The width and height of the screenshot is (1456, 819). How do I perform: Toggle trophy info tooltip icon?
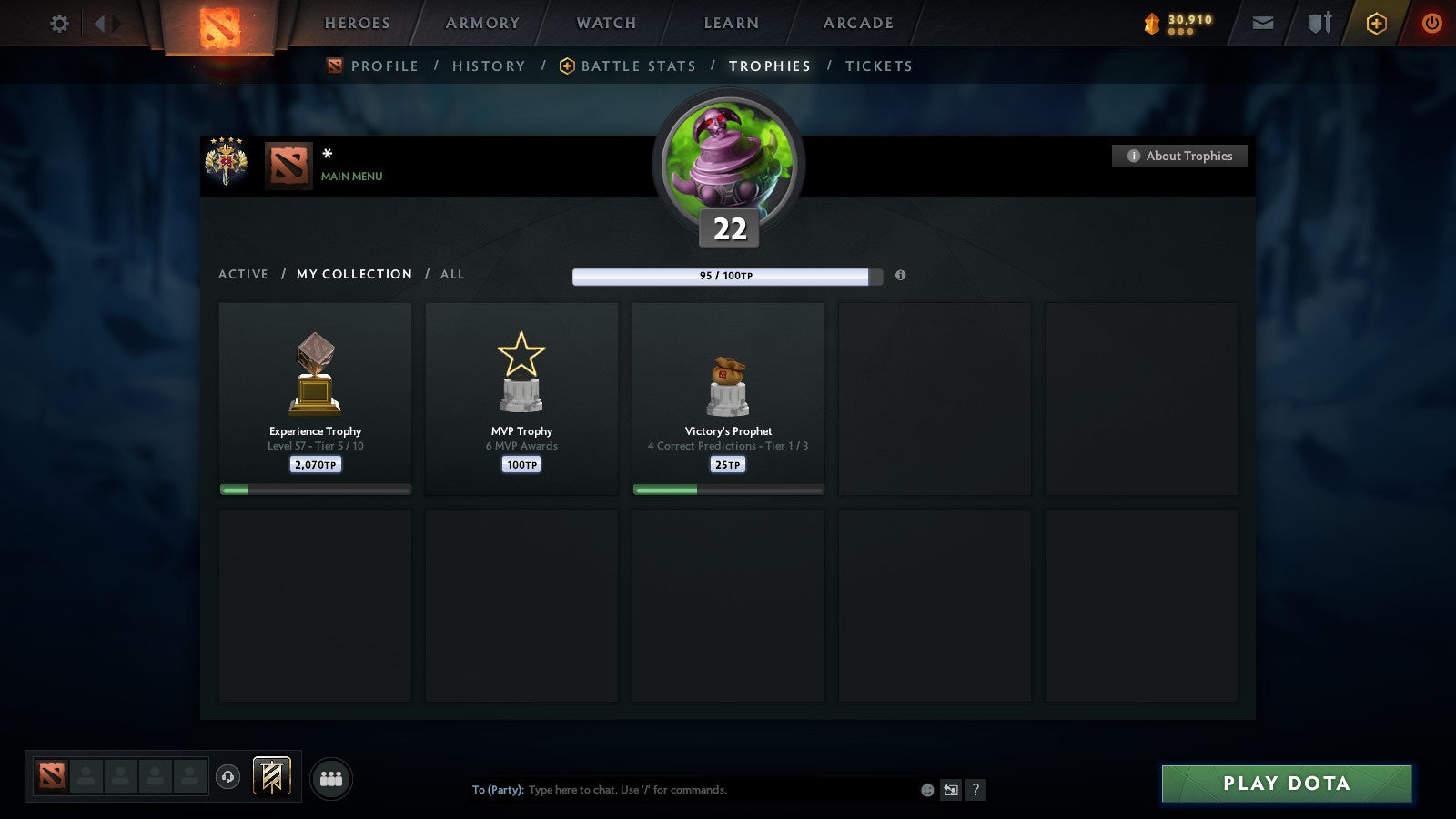coord(900,276)
